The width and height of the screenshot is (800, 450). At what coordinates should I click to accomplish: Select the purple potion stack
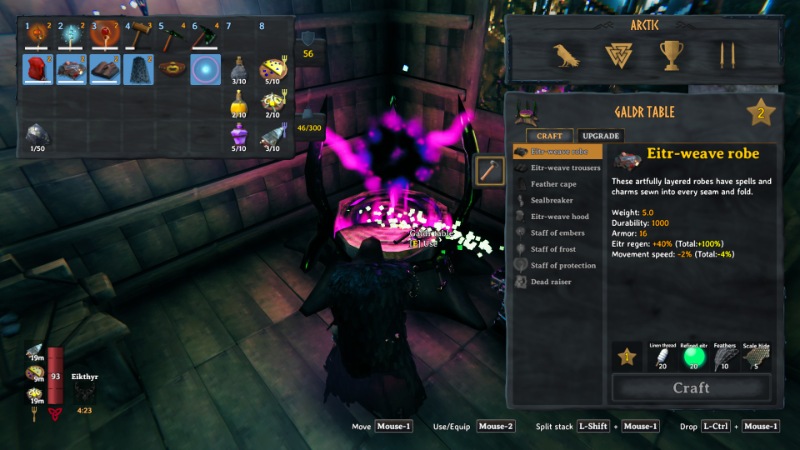[x=238, y=134]
